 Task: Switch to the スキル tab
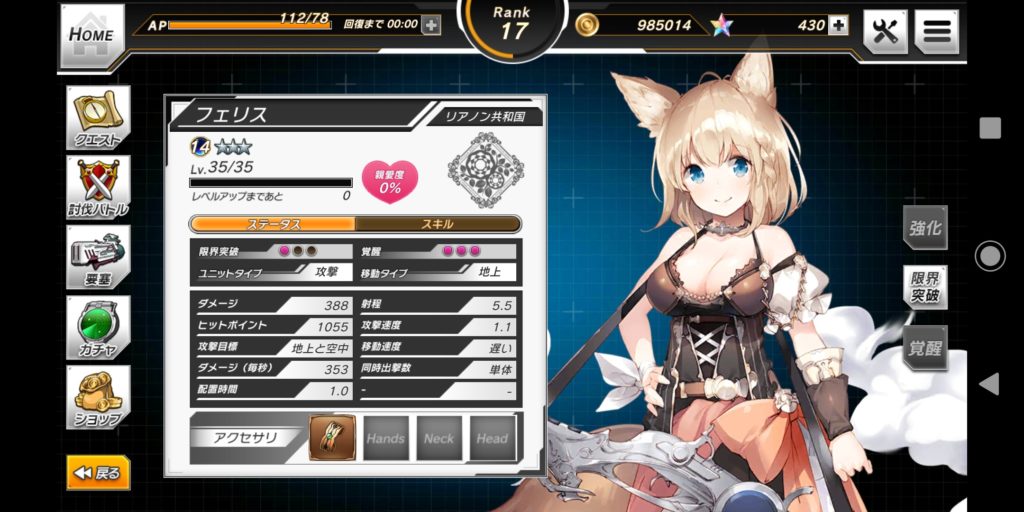[438, 224]
